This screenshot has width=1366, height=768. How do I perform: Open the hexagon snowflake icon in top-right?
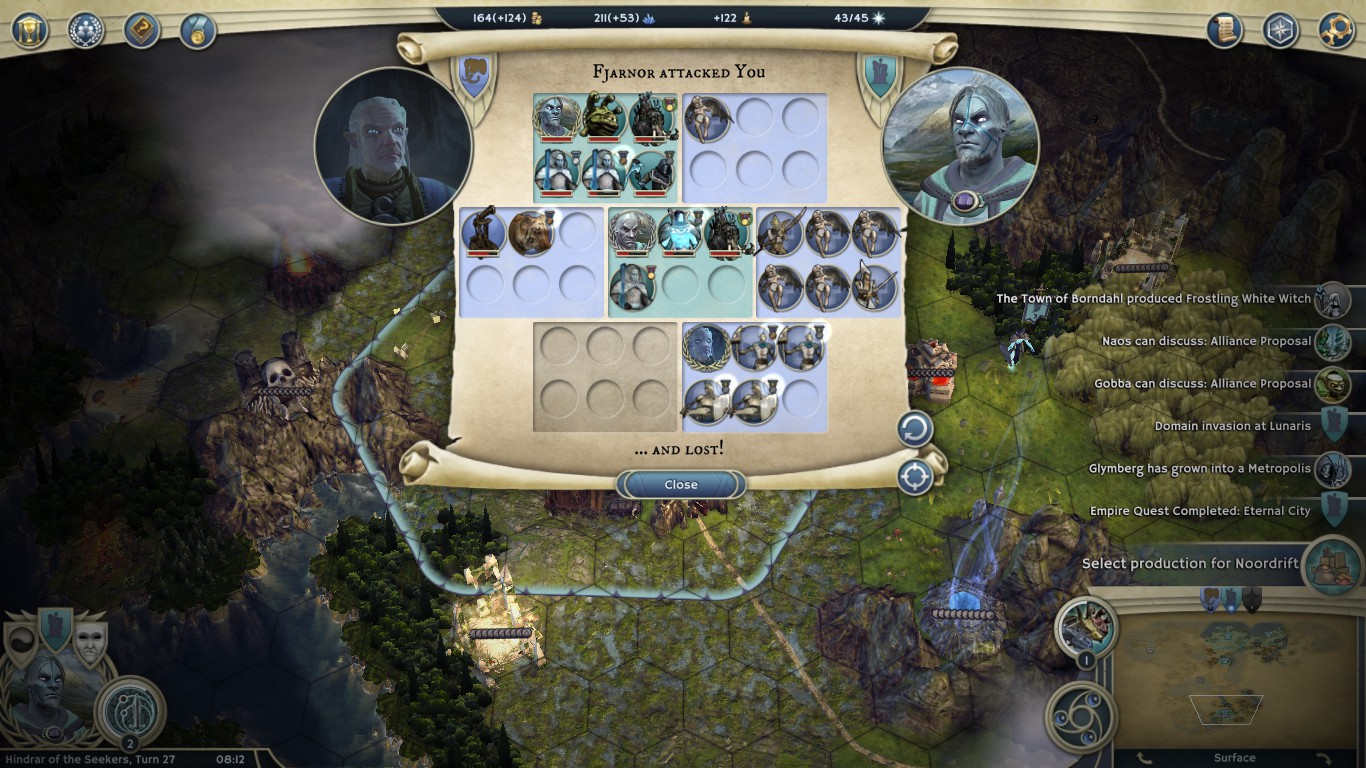1280,30
